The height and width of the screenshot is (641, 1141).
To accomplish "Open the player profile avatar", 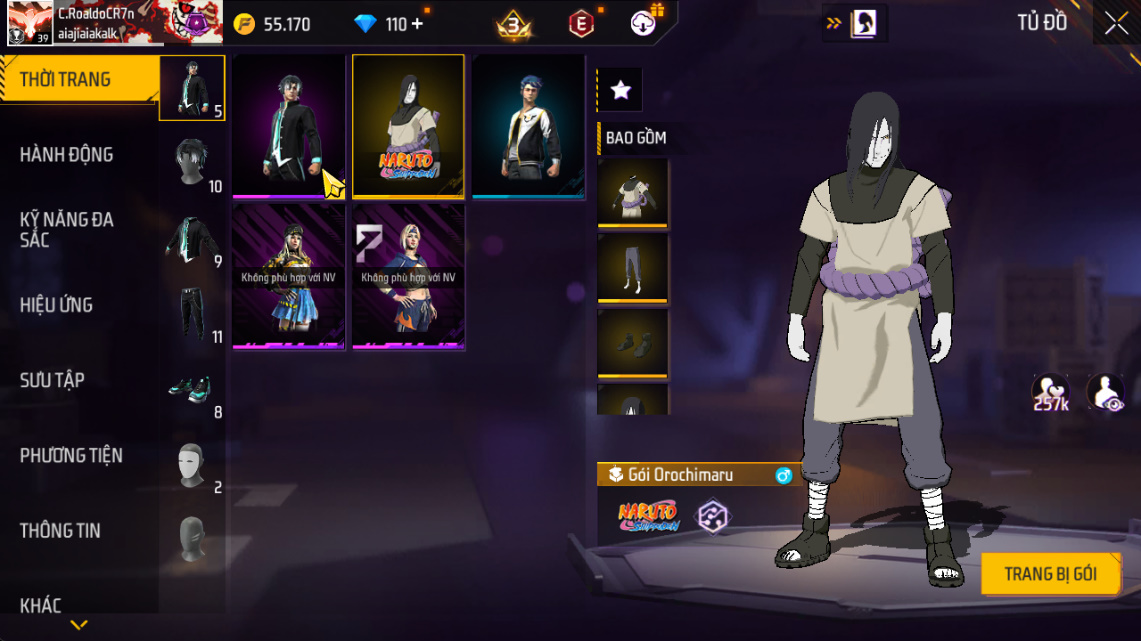I will coord(30,22).
